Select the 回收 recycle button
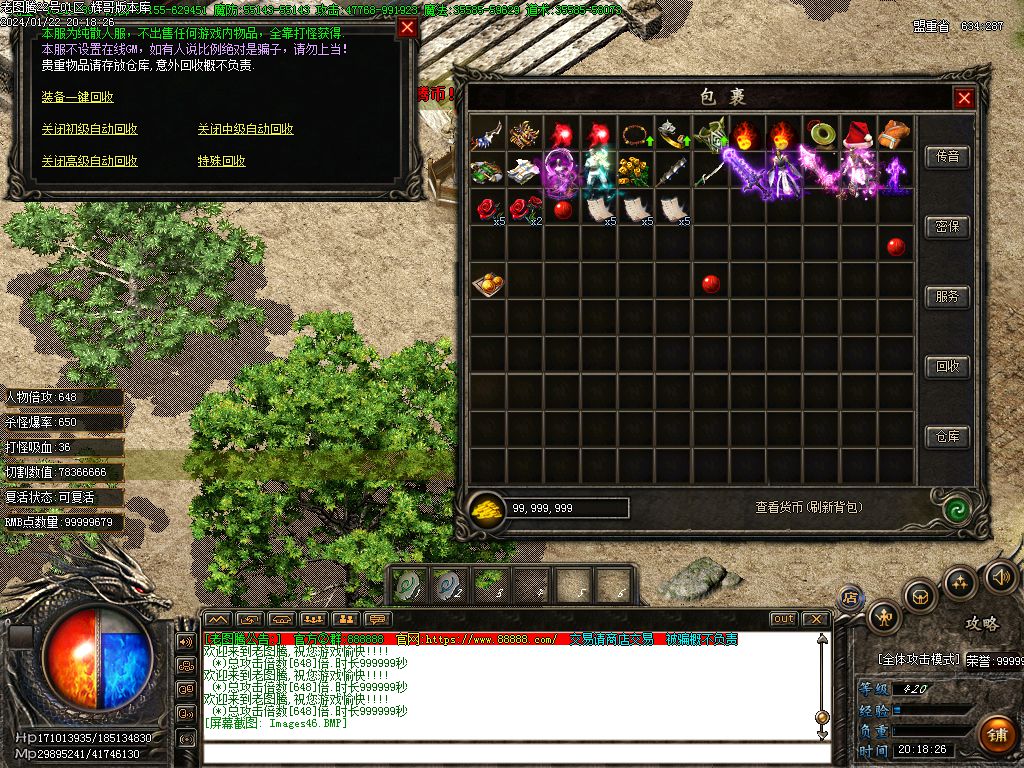 (x=947, y=367)
